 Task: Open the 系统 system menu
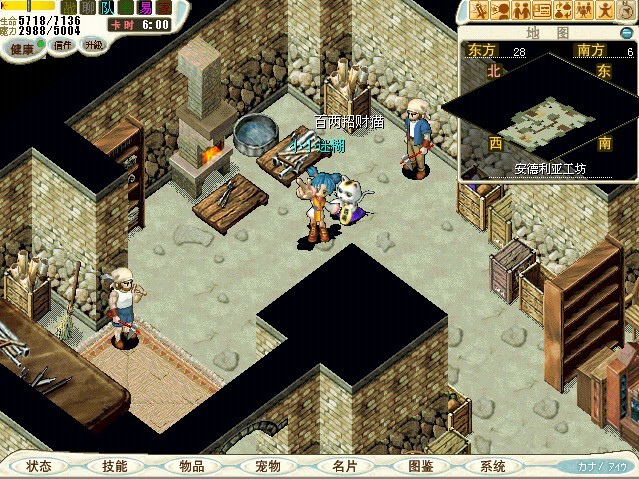493,466
